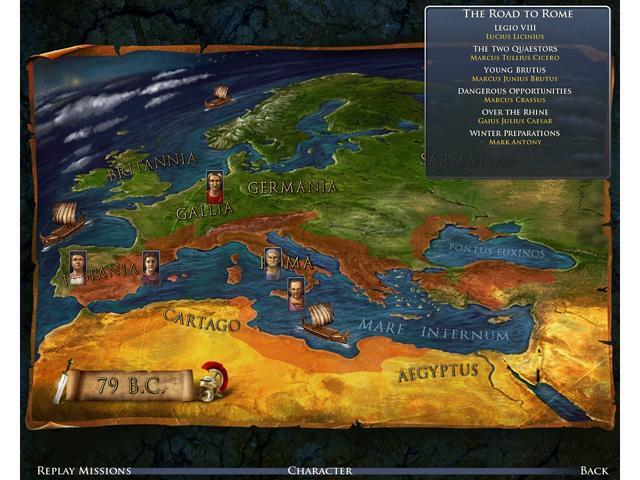This screenshot has width=640, height=480.
Task: Choose the purple-robed portrait on eastern Hispania
Action: coord(151,266)
